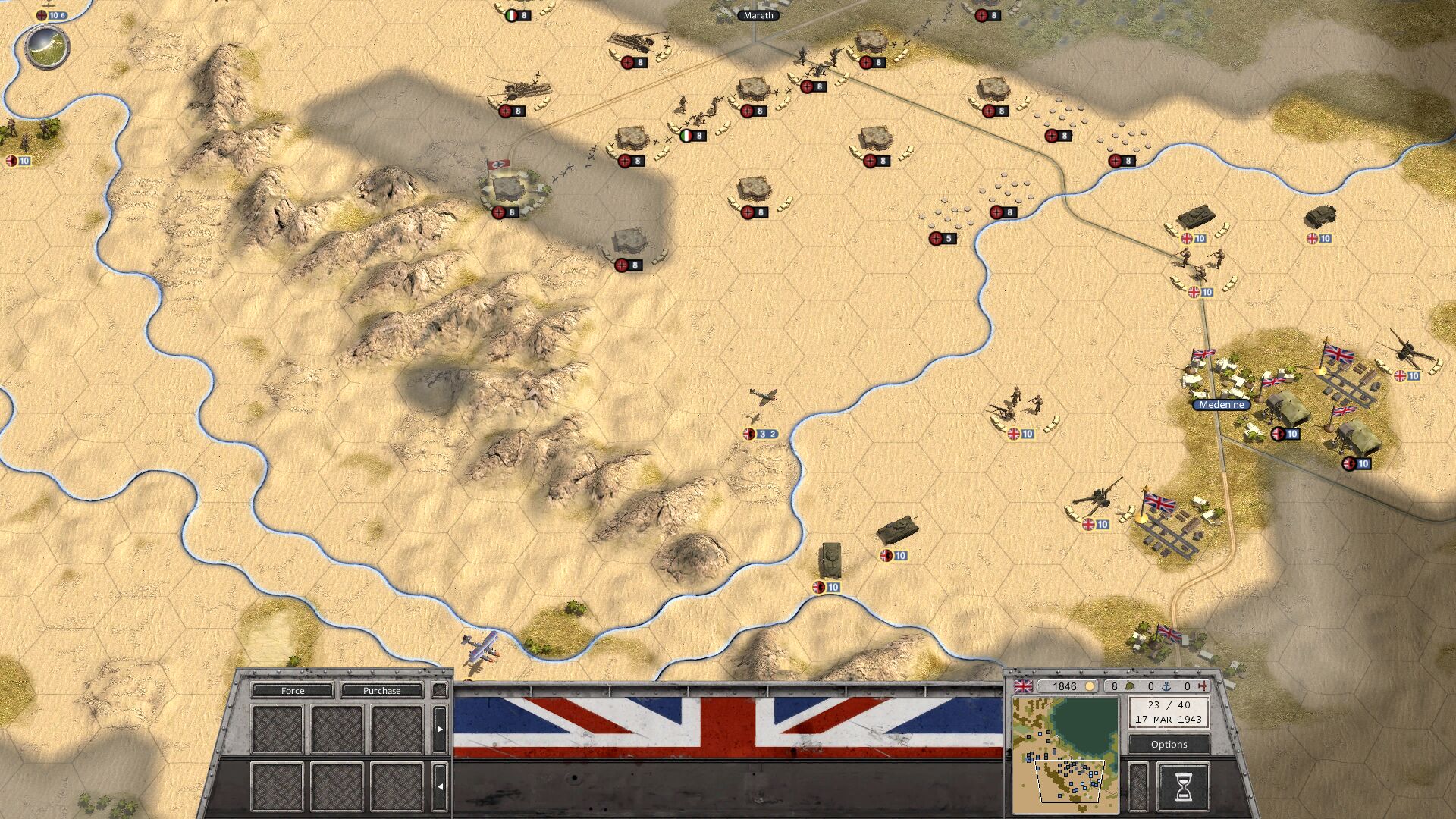Click the minimap to reposition the view
Screen dimensions: 1456x819
pyautogui.click(x=1065, y=751)
